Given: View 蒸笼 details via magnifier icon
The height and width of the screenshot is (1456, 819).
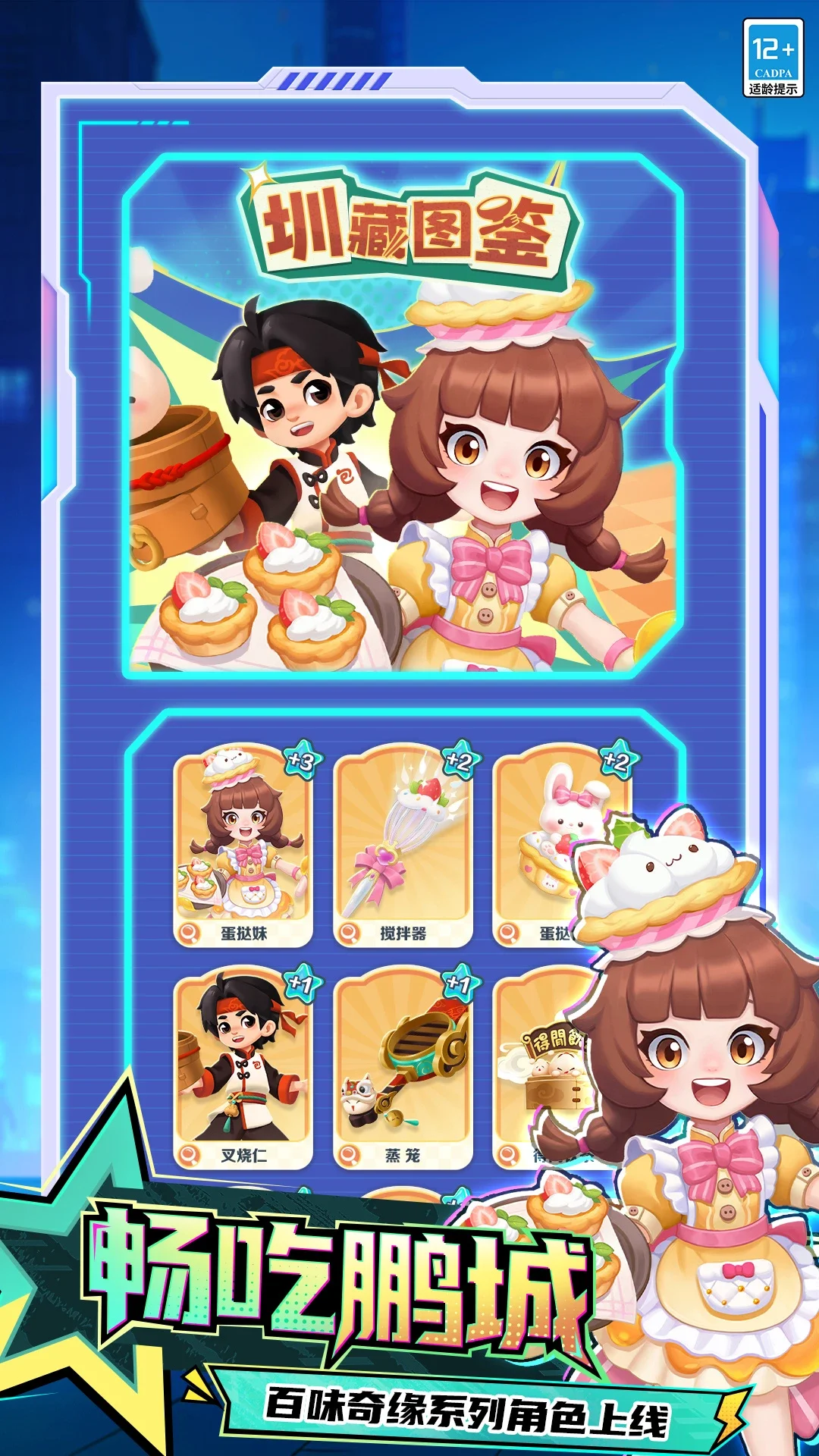Looking at the screenshot, I should 348,1155.
